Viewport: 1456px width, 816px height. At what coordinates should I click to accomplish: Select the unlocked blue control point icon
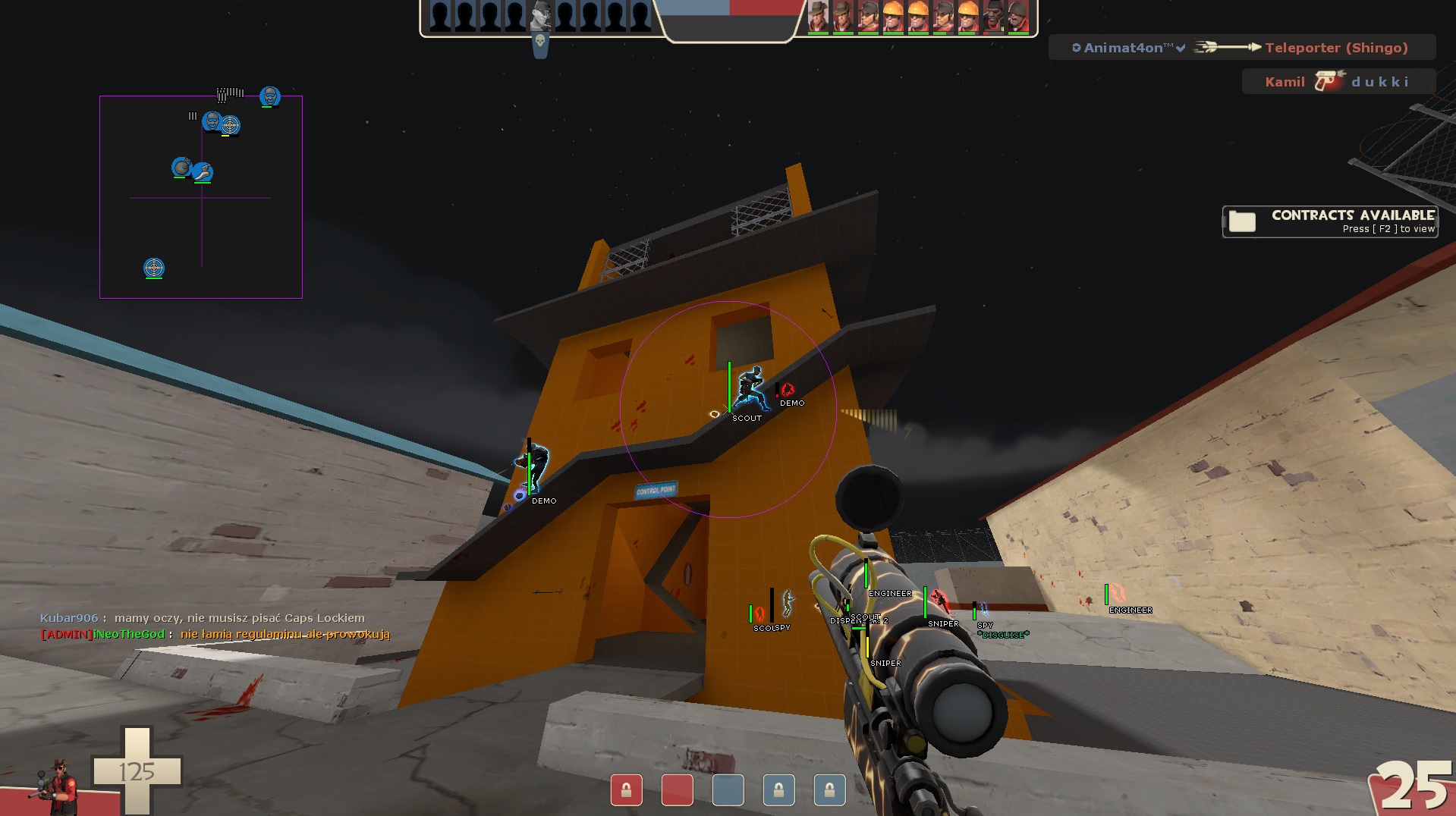(728, 790)
